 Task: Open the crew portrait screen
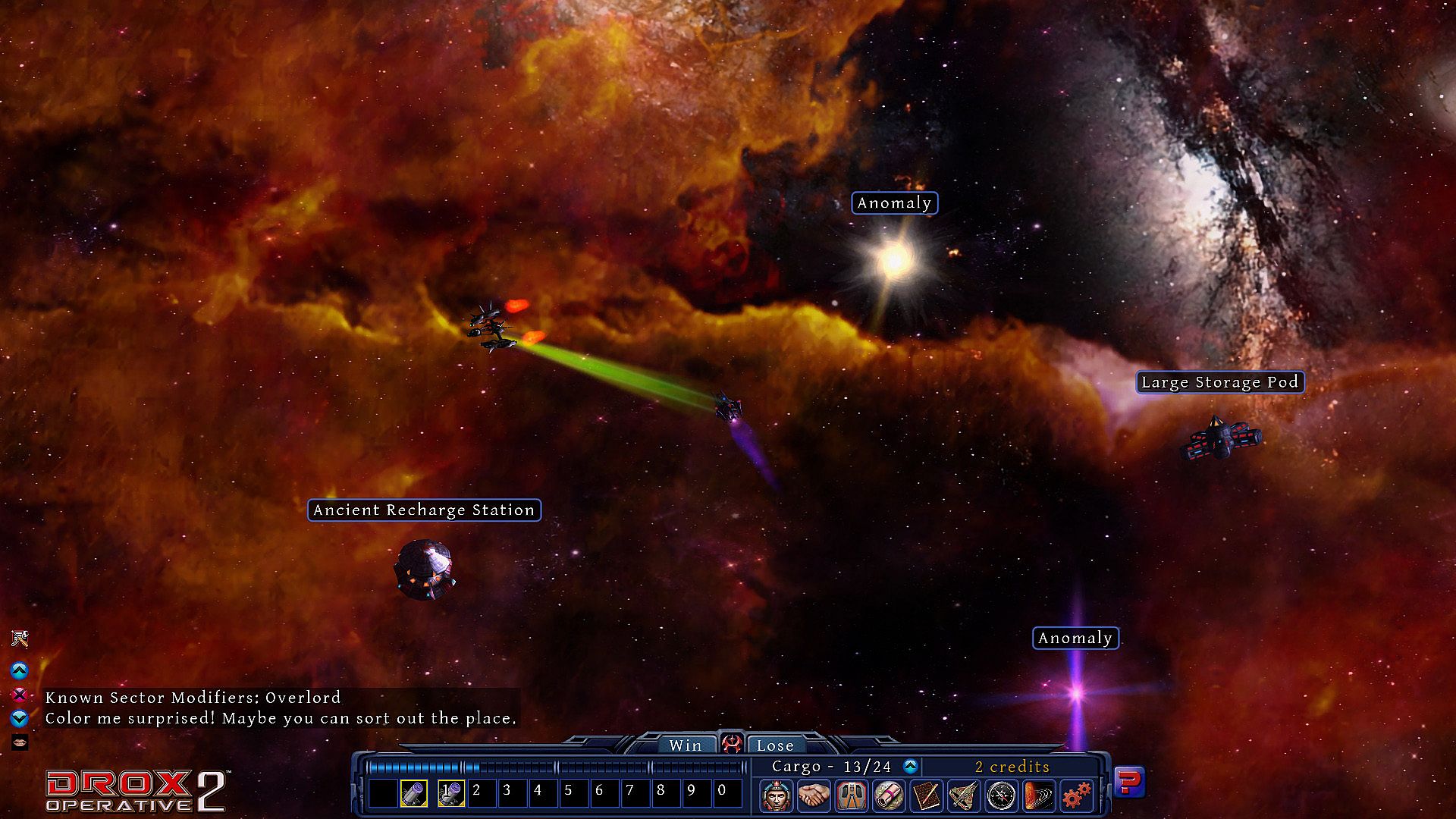click(777, 795)
